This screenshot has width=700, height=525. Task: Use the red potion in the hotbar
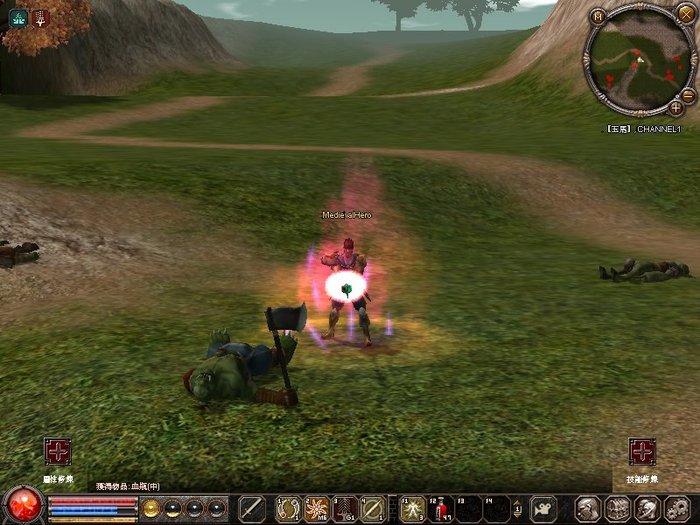pyautogui.click(x=441, y=508)
